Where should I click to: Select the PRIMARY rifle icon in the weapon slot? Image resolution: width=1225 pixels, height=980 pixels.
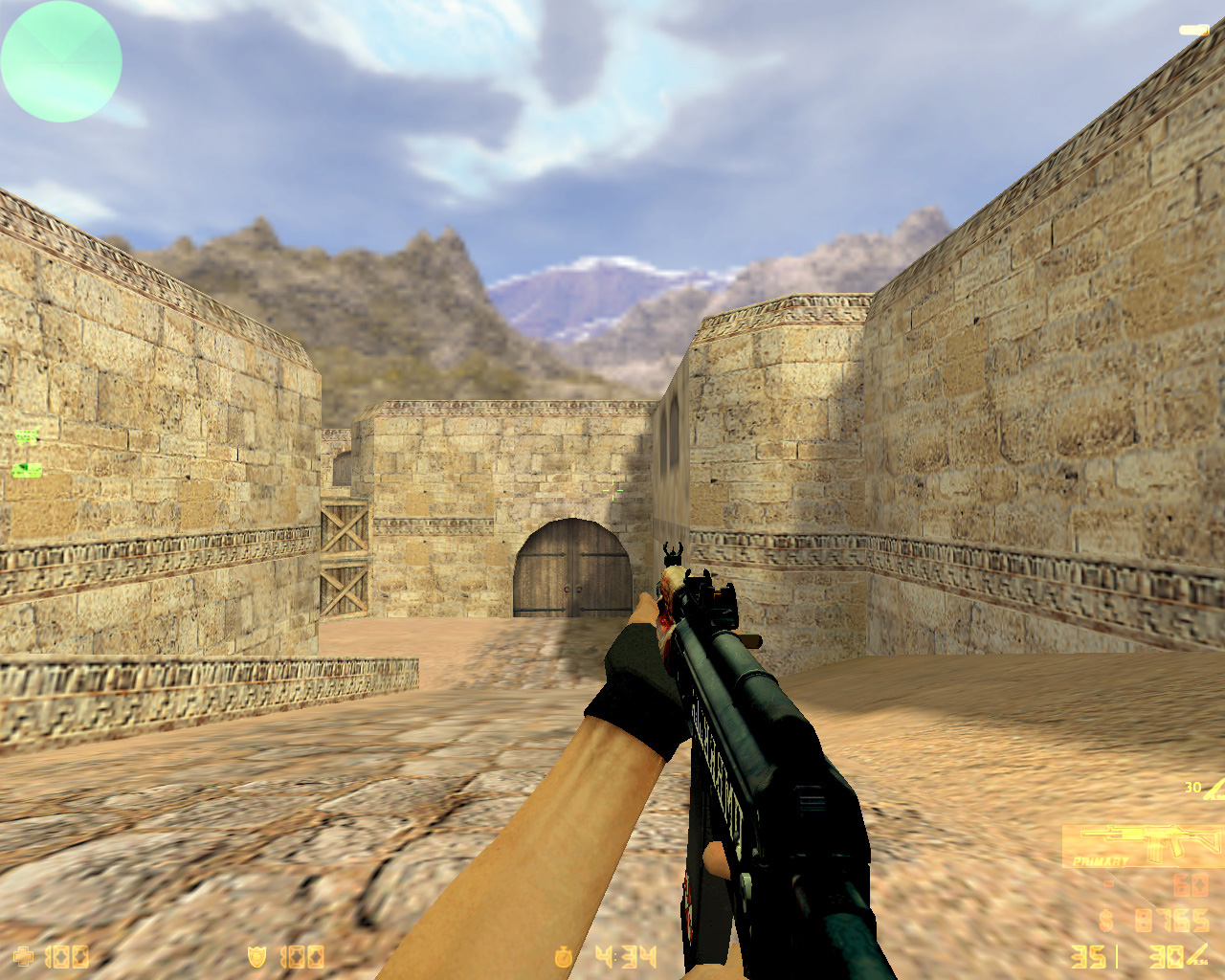(1148, 838)
